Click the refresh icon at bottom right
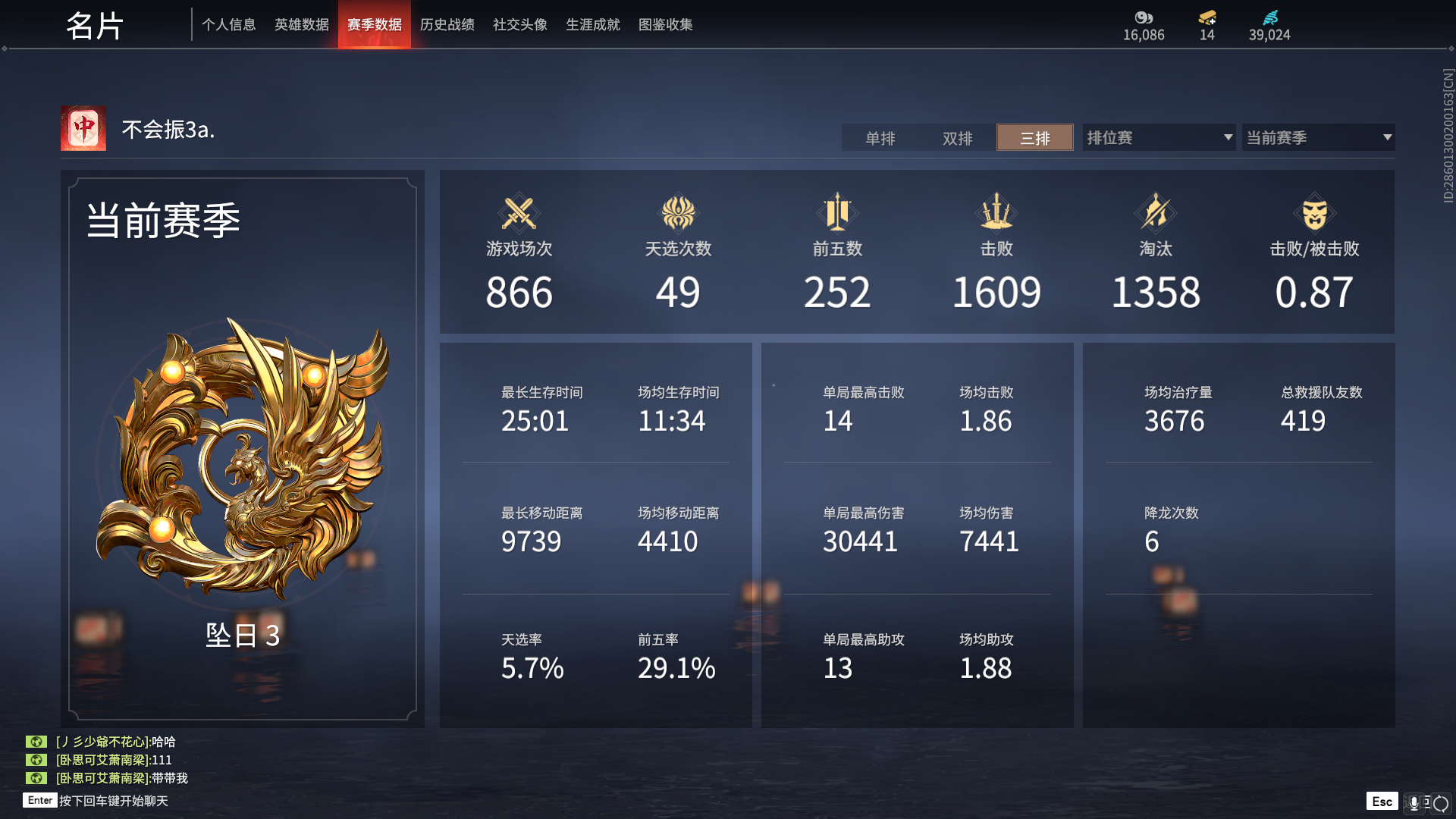The height and width of the screenshot is (819, 1456). tap(1441, 802)
